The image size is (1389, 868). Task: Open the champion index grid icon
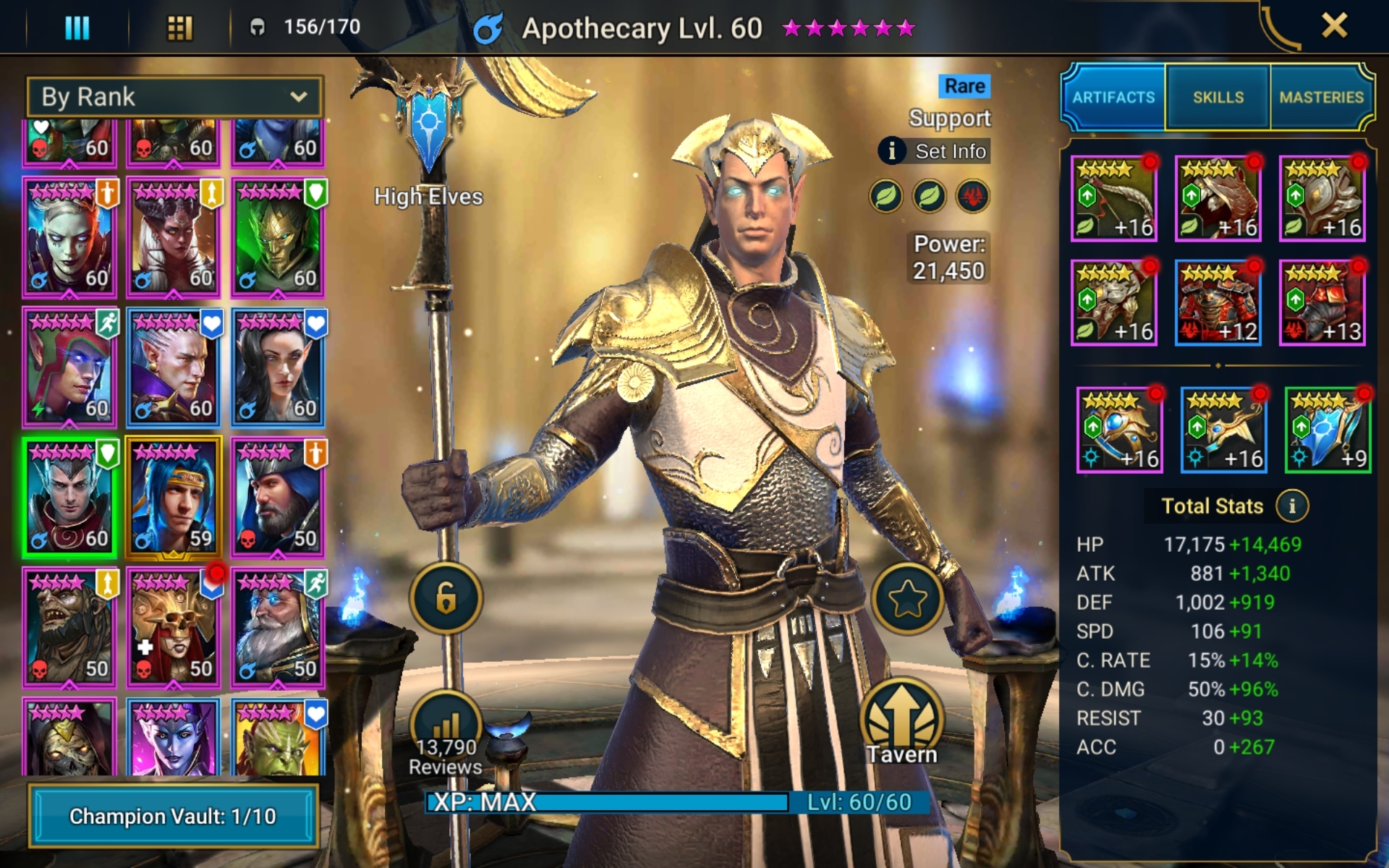(x=179, y=26)
